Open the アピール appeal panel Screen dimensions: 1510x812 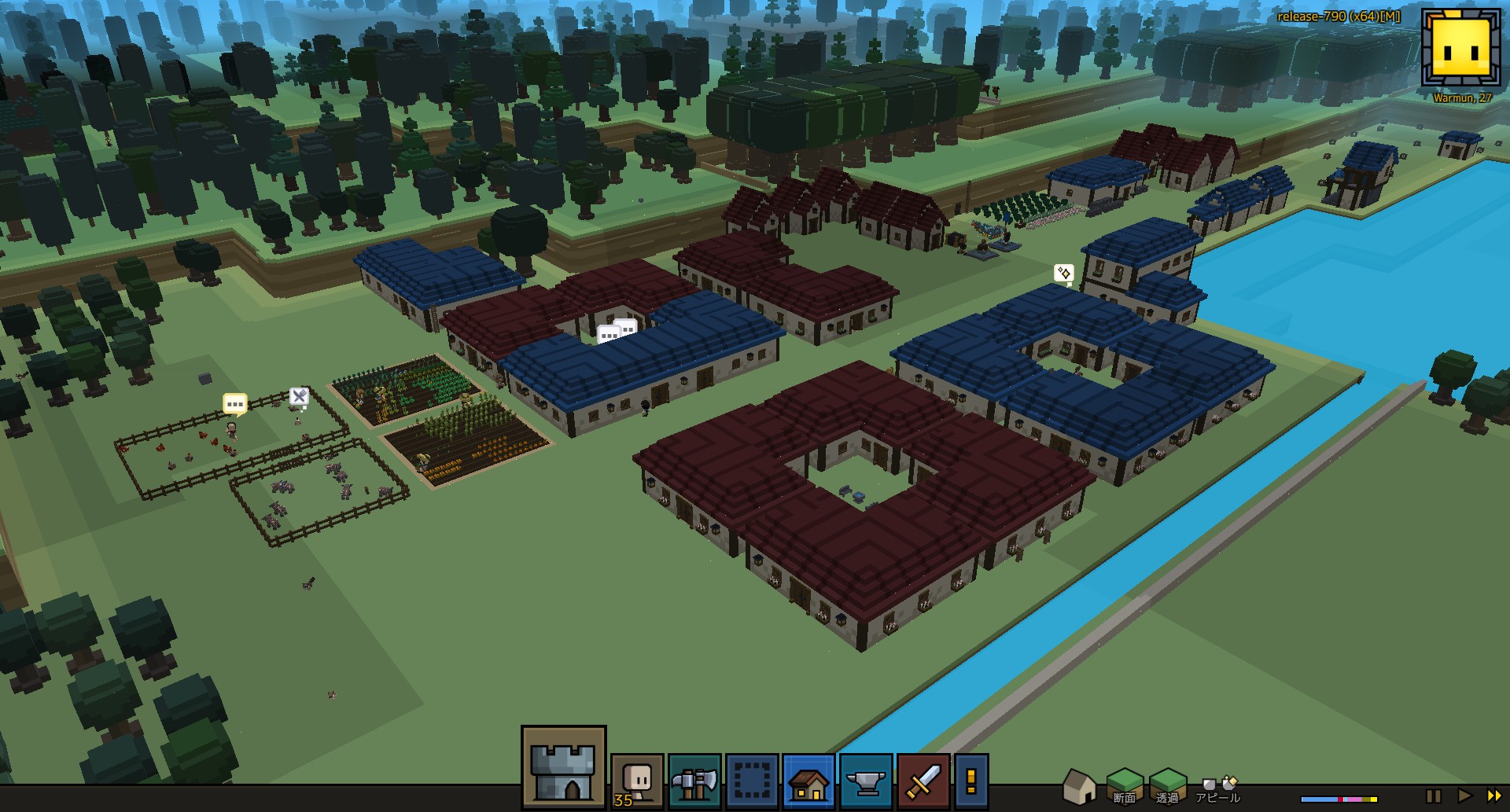pyautogui.click(x=1217, y=788)
